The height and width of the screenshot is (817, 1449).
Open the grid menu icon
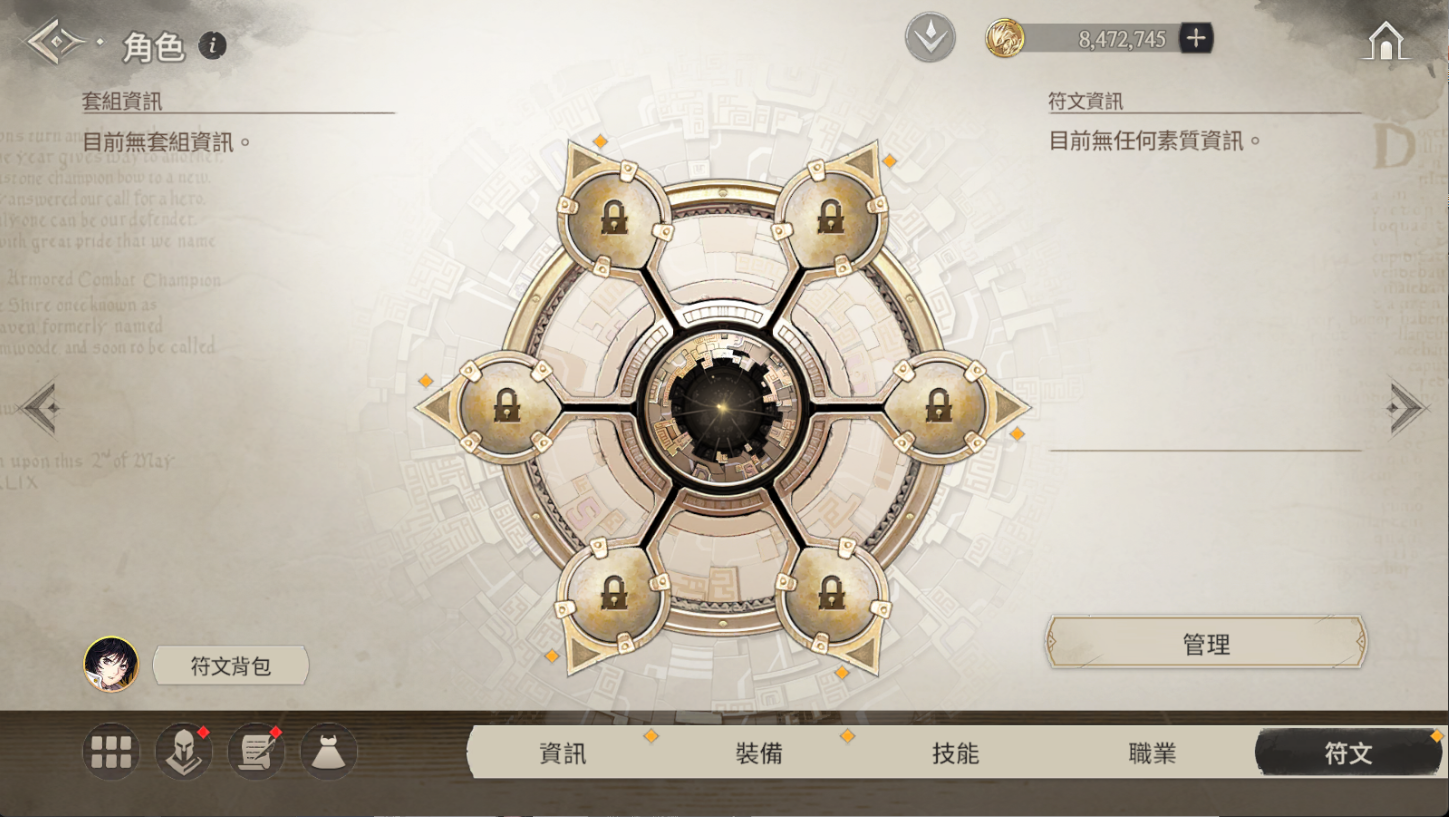tap(110, 752)
